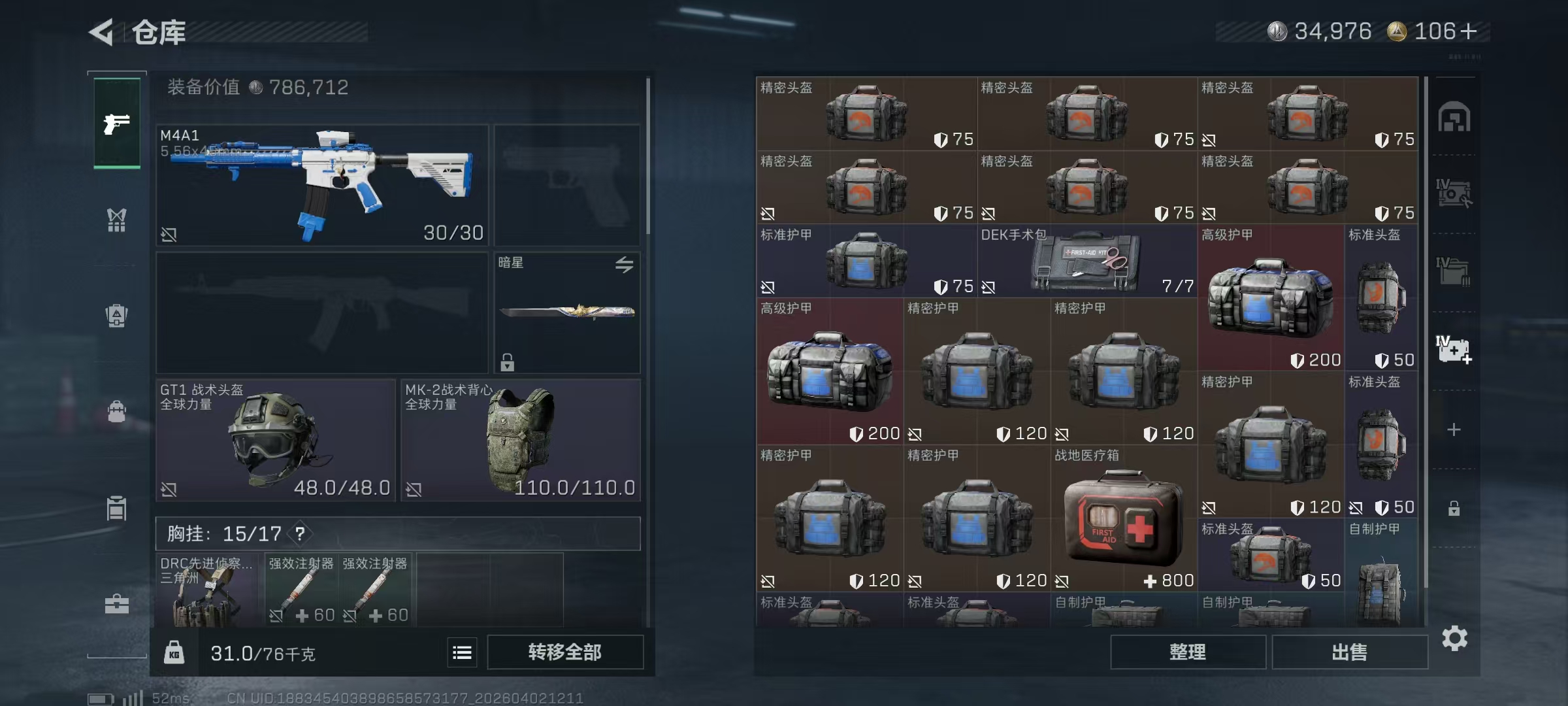The width and height of the screenshot is (1568, 706).
Task: Select the 暗星 knife slot
Action: click(x=567, y=312)
